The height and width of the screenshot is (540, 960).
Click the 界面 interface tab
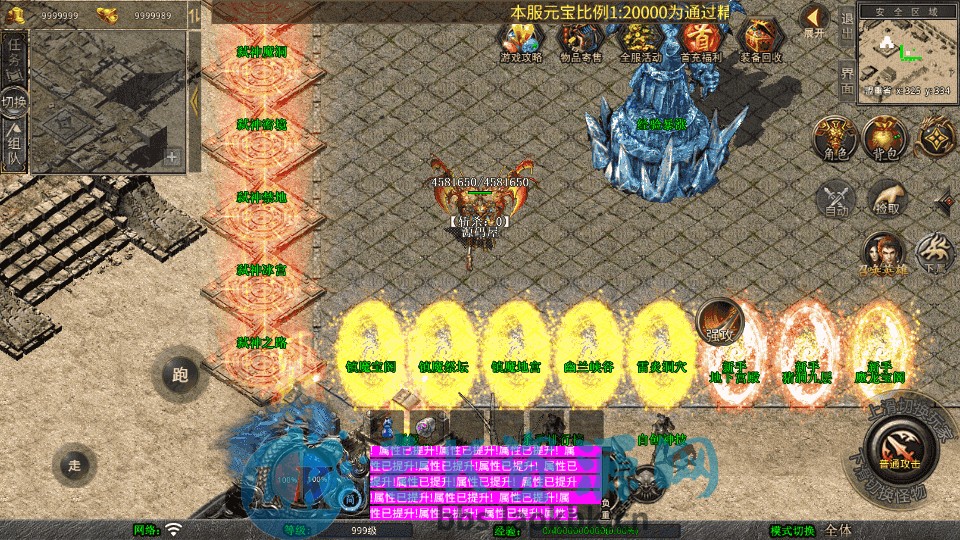[x=846, y=80]
